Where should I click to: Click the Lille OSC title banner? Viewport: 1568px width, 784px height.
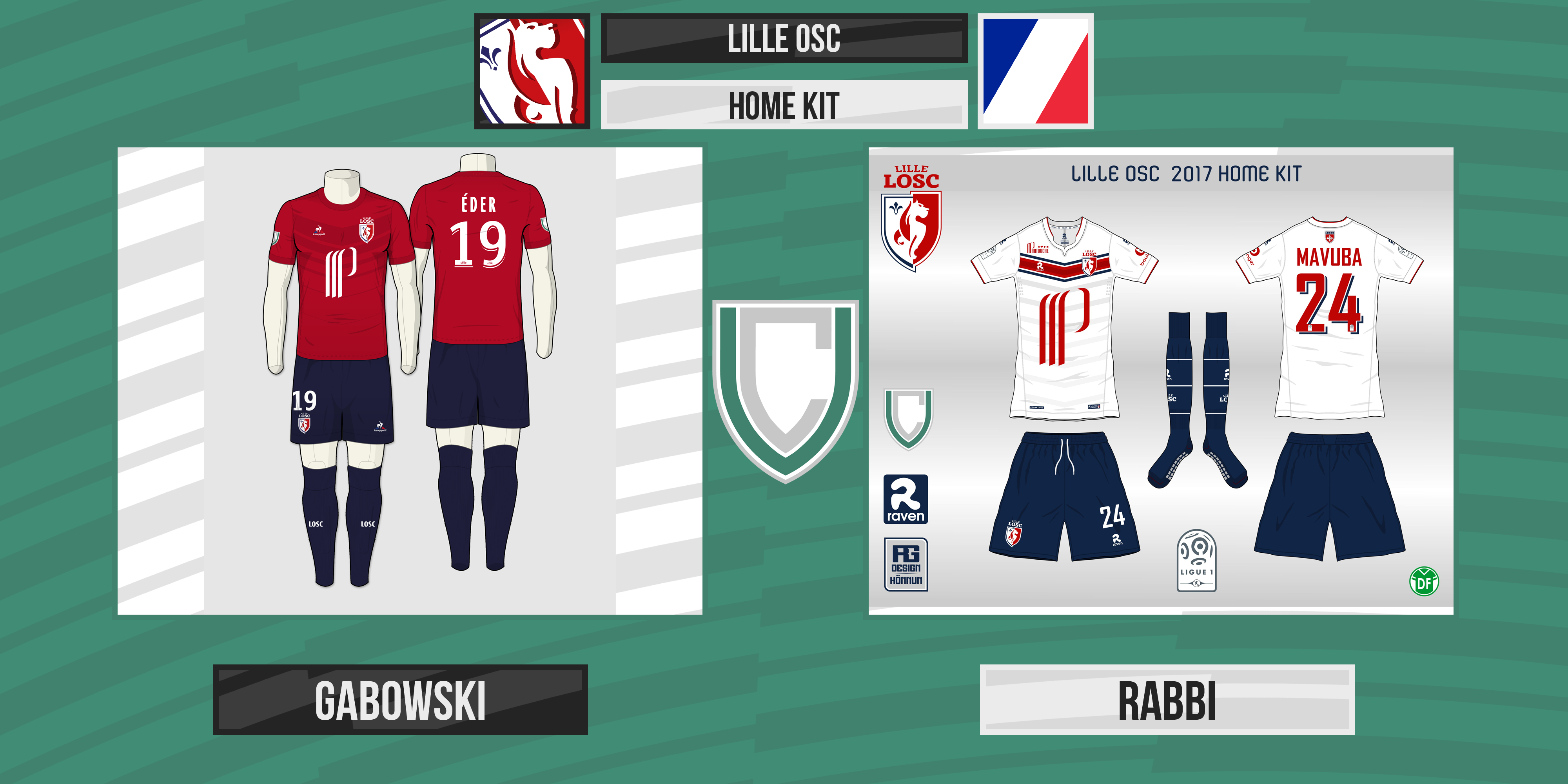pos(783,38)
